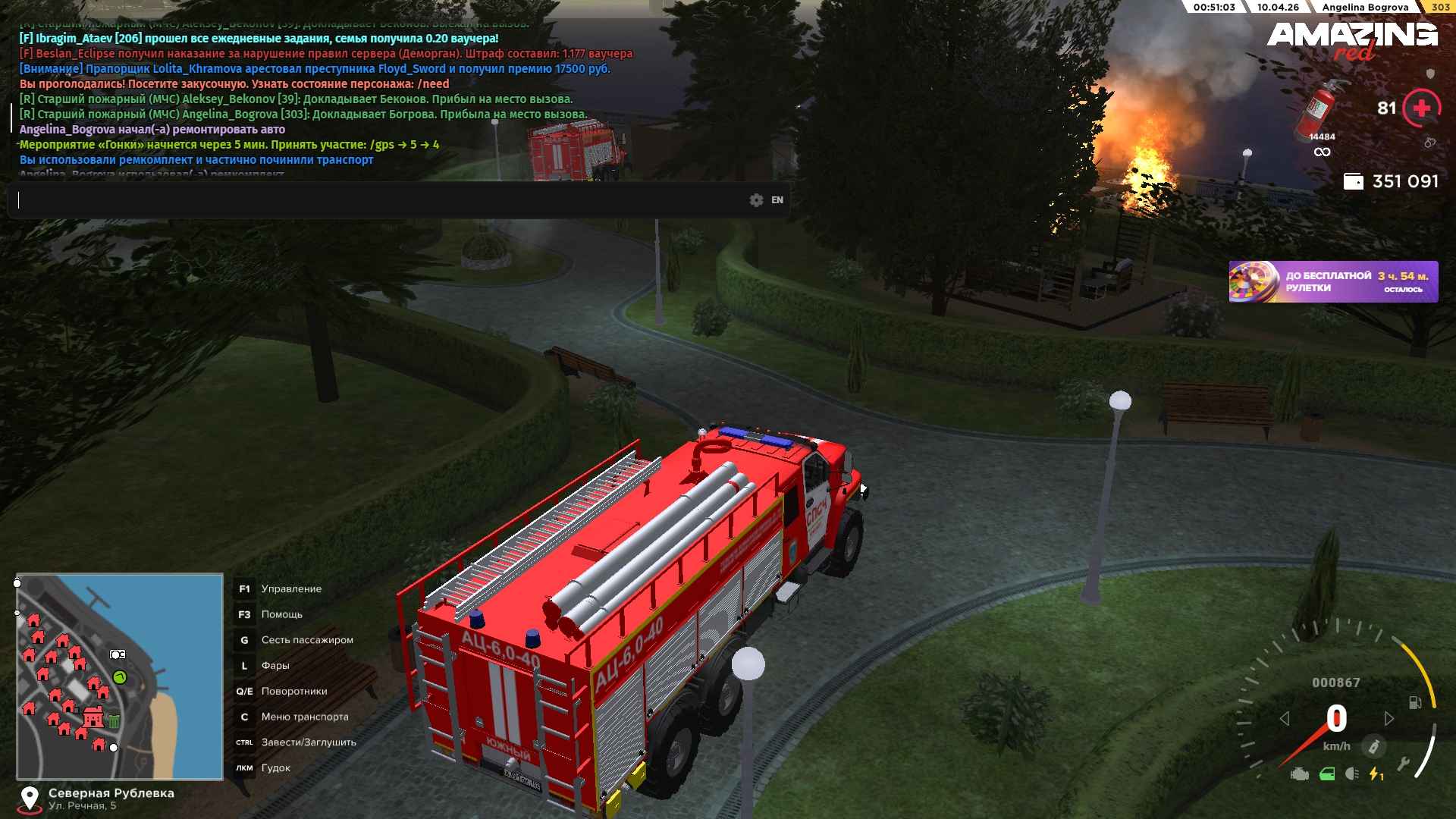Click the minimap
The width and height of the screenshot is (1456, 819).
click(x=120, y=676)
